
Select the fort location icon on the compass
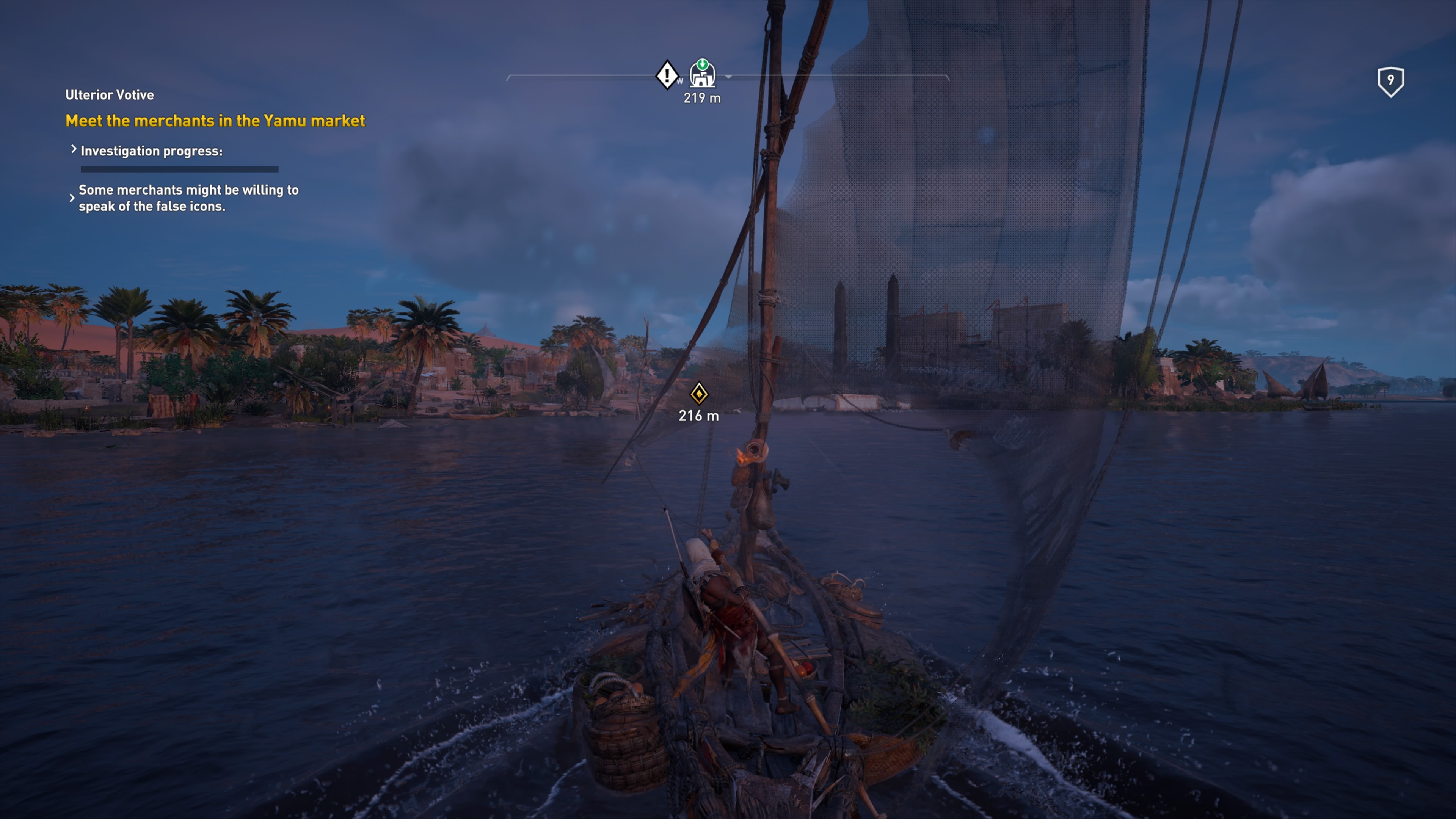click(x=702, y=74)
